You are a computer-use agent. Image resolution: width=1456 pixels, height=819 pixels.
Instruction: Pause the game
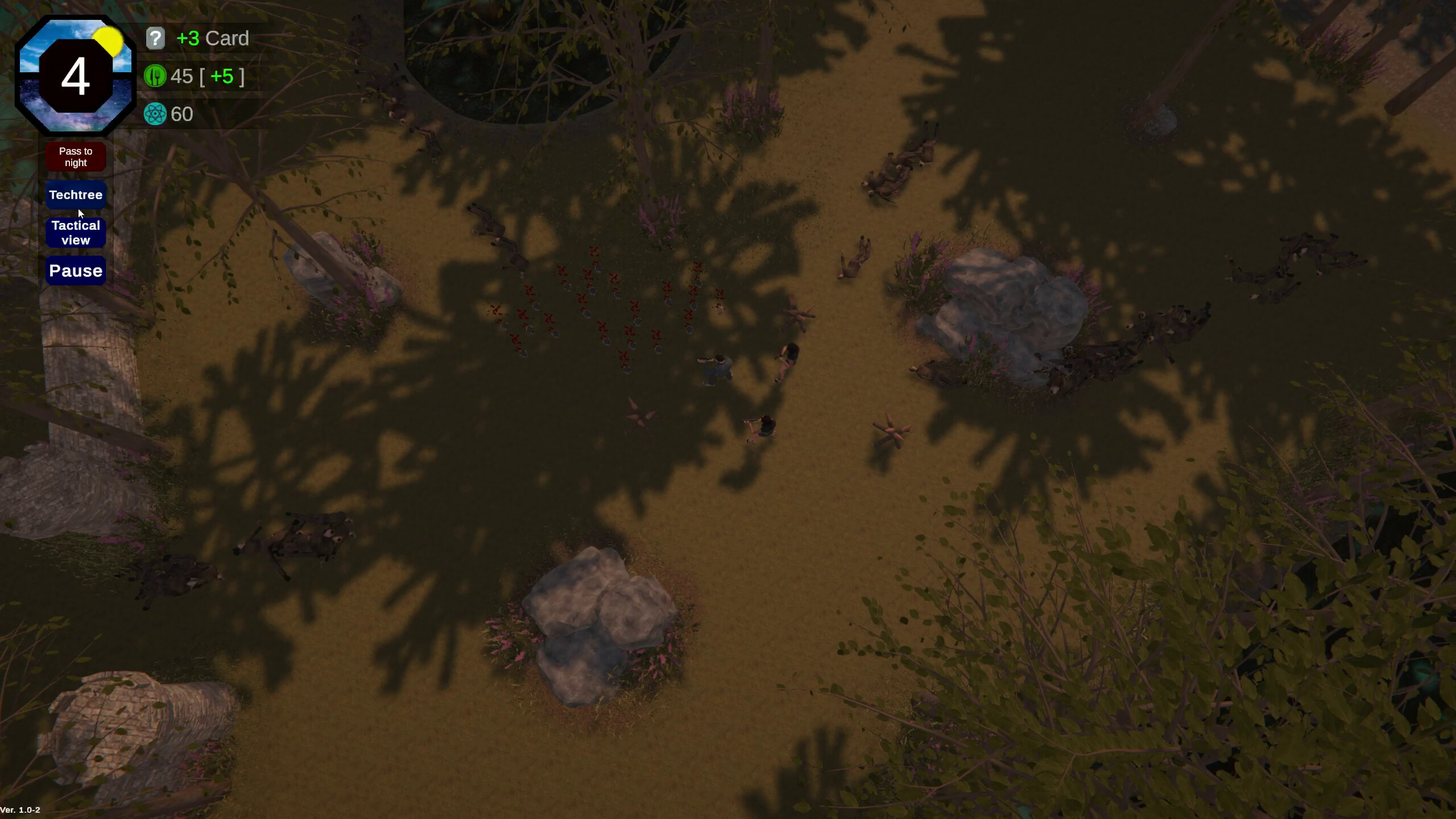click(x=75, y=270)
